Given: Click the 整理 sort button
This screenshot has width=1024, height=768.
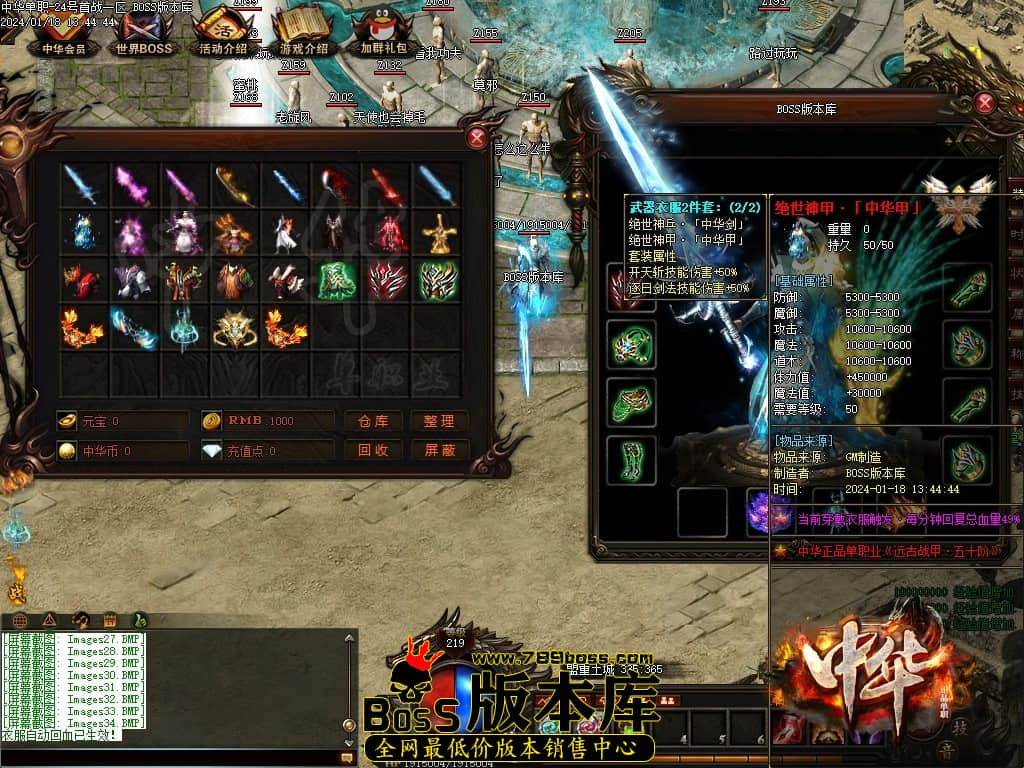Looking at the screenshot, I should 439,421.
